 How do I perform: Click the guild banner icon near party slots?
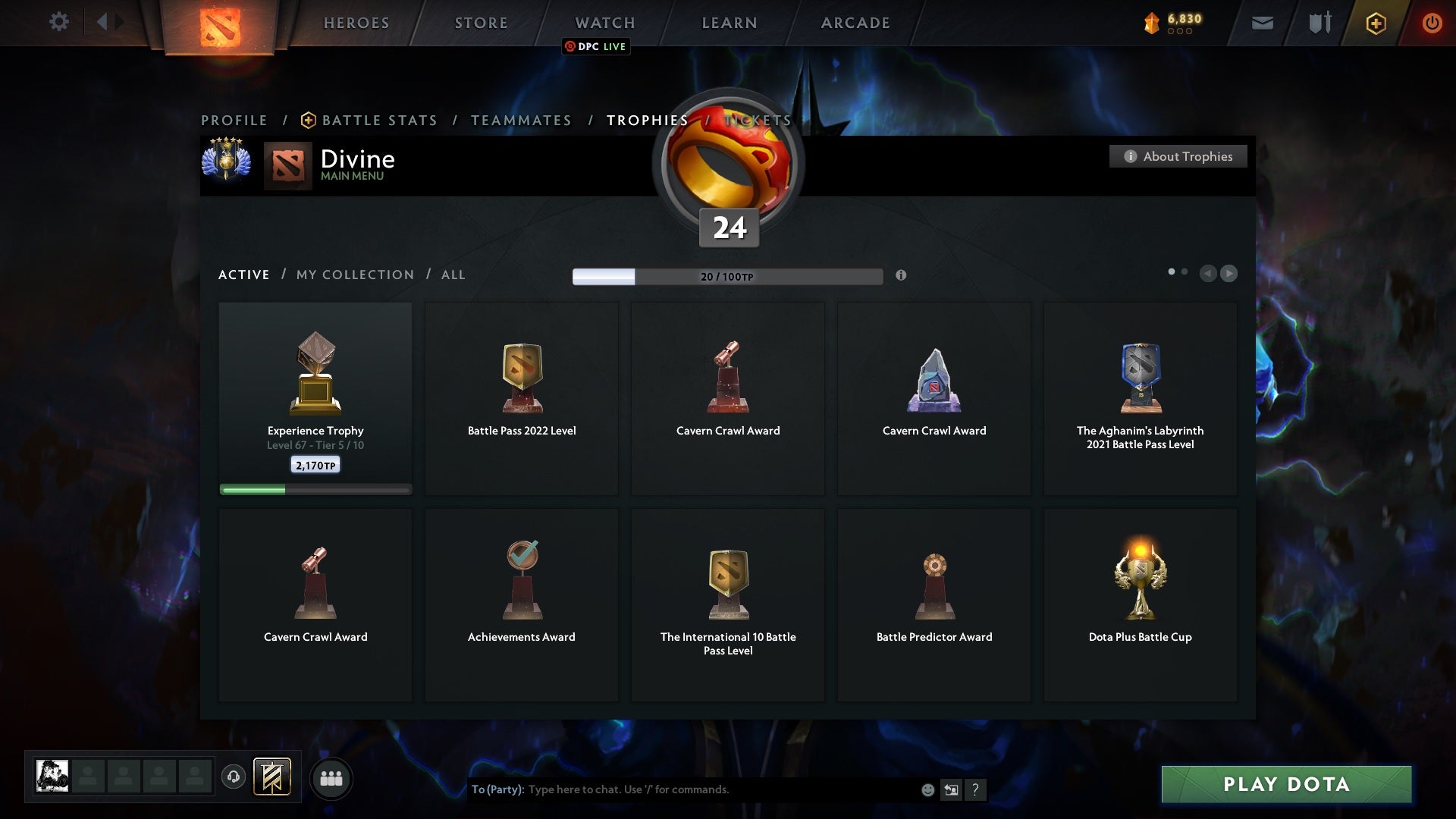point(273,778)
